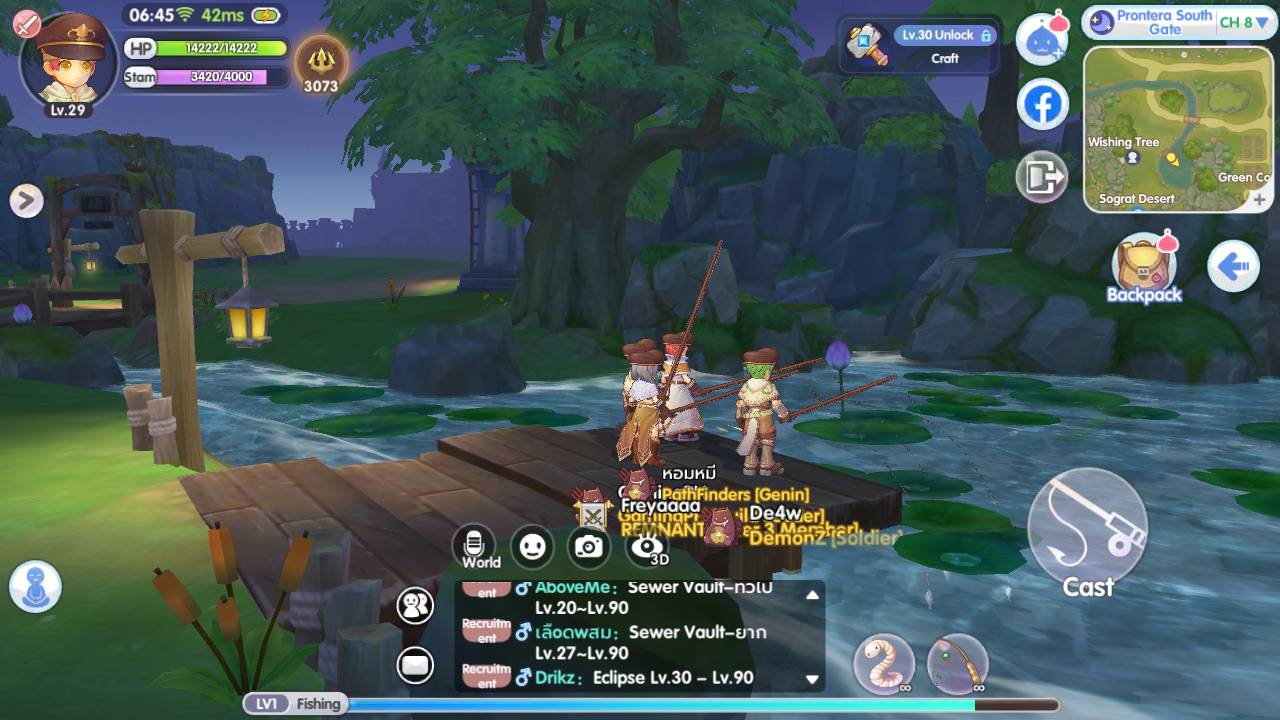Open the Backpack
1280x720 pixels.
pos(1144,266)
